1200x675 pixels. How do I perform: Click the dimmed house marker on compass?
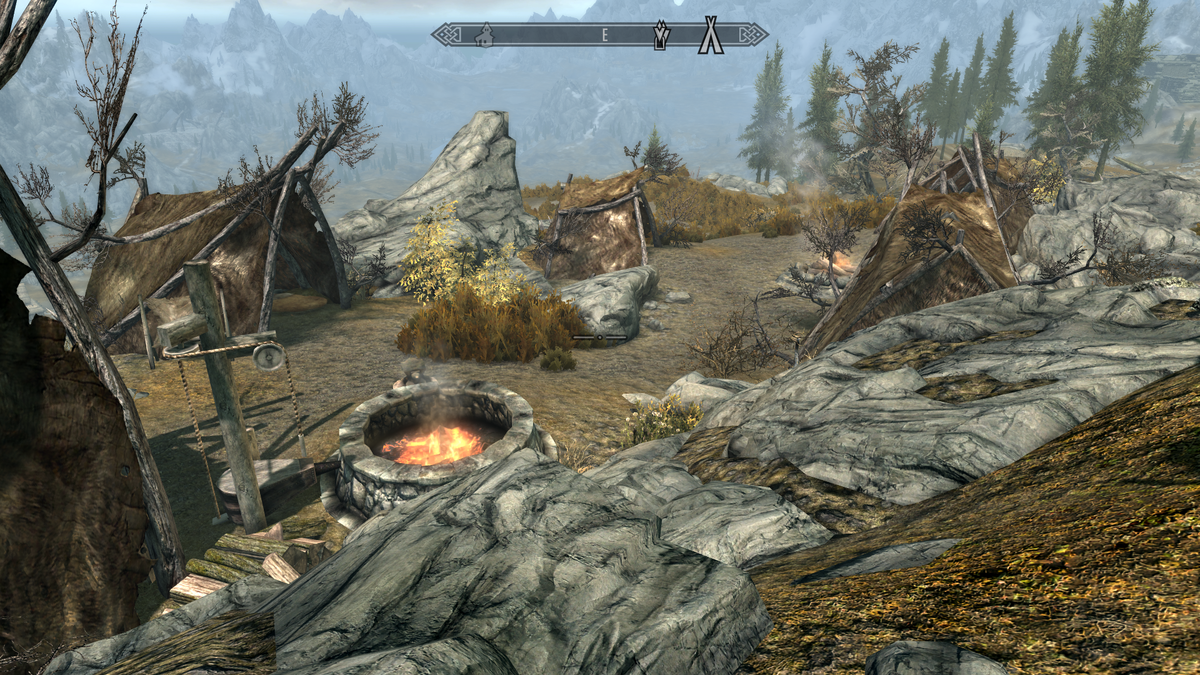click(x=485, y=35)
